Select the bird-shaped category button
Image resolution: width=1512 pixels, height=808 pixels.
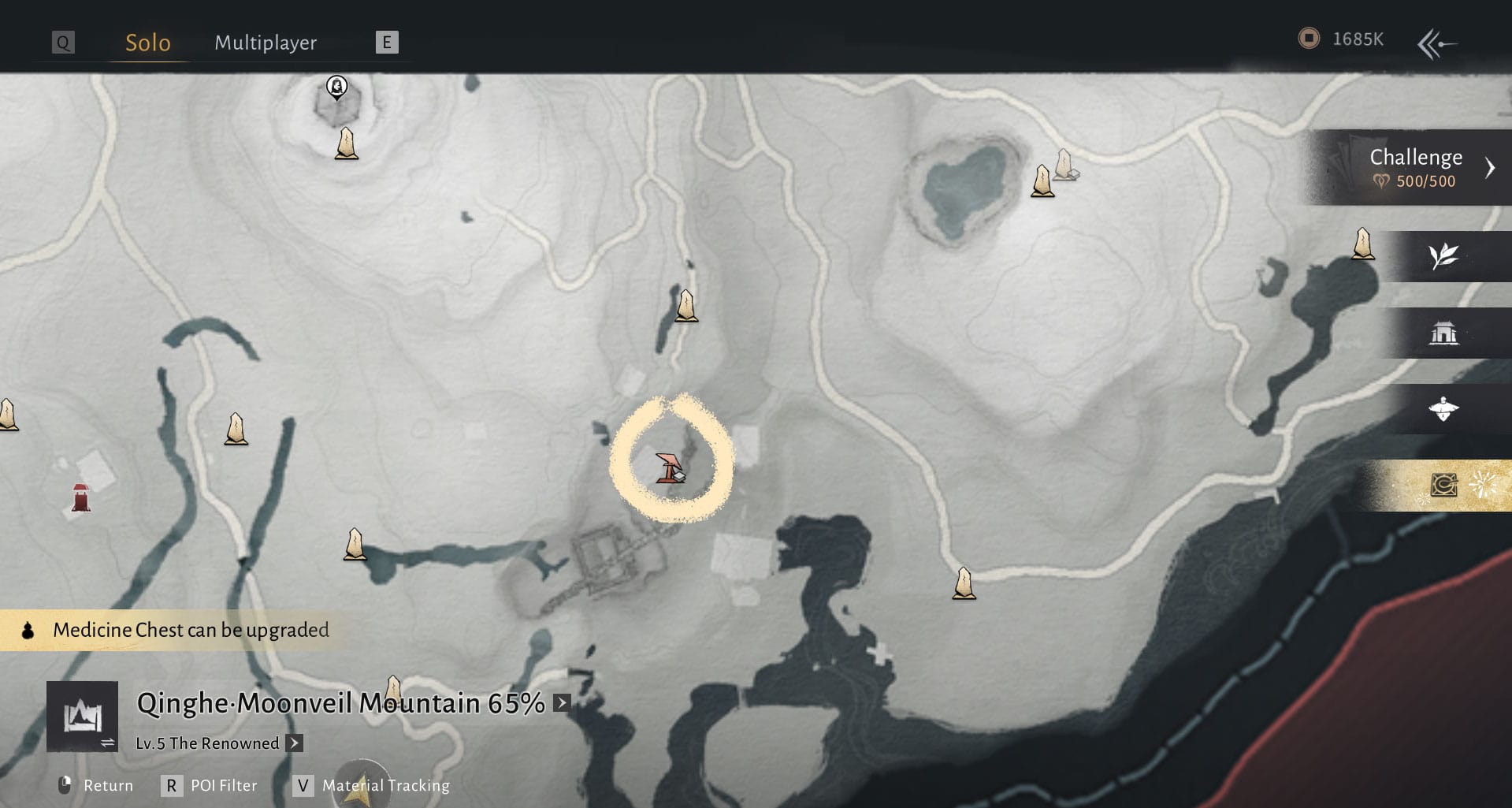coord(1443,409)
